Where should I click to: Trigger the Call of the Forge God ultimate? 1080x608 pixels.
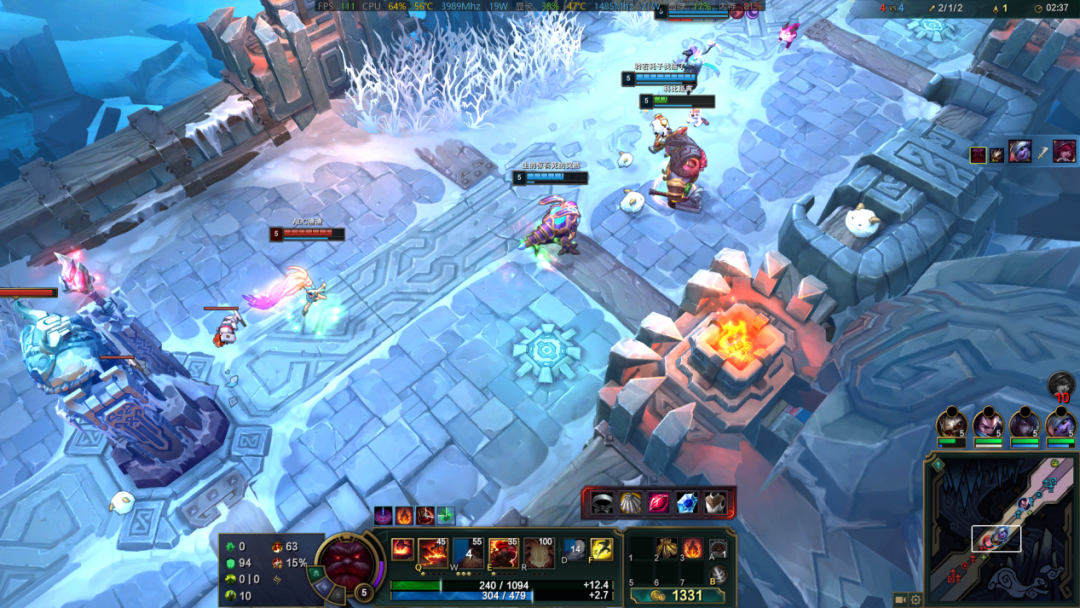tap(539, 552)
